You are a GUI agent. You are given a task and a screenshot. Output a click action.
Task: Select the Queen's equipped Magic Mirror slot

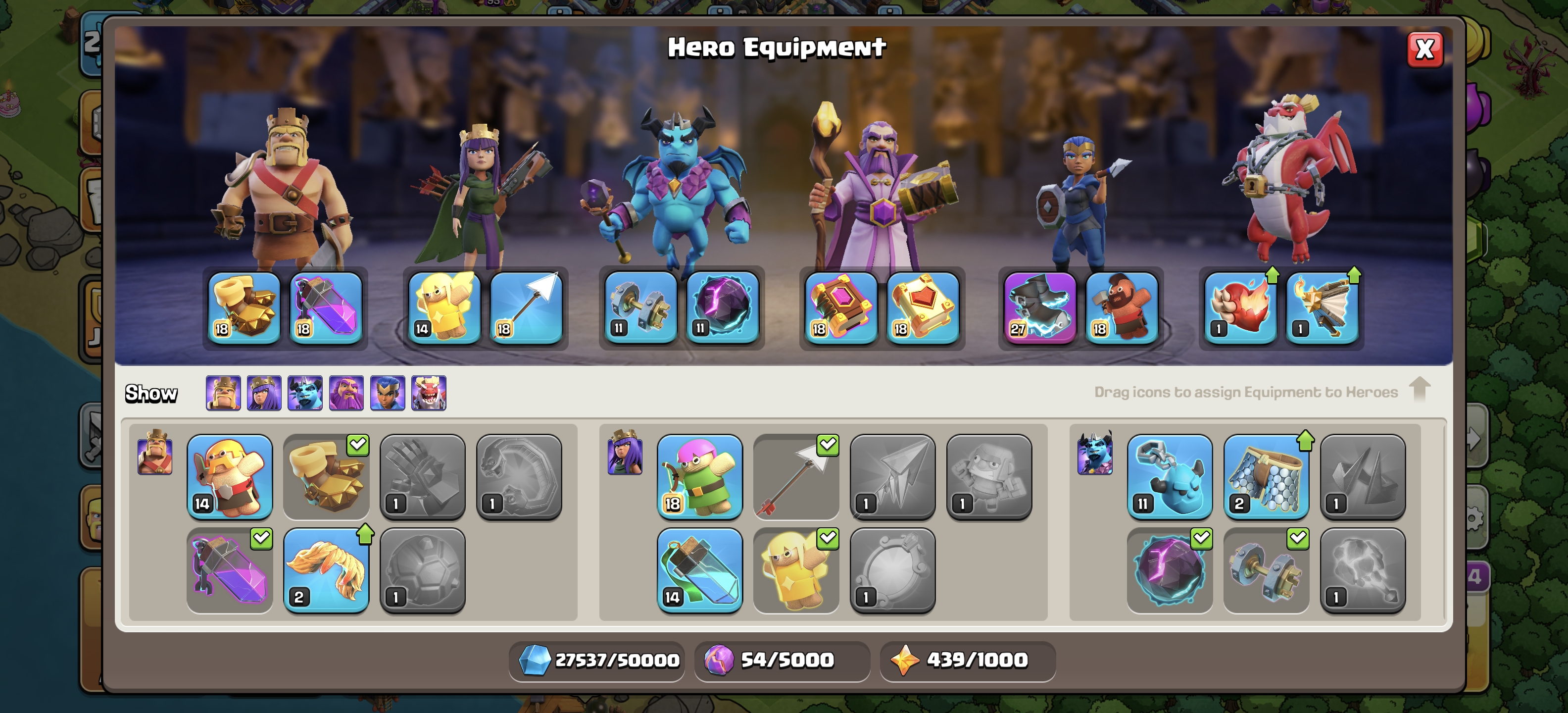click(444, 308)
